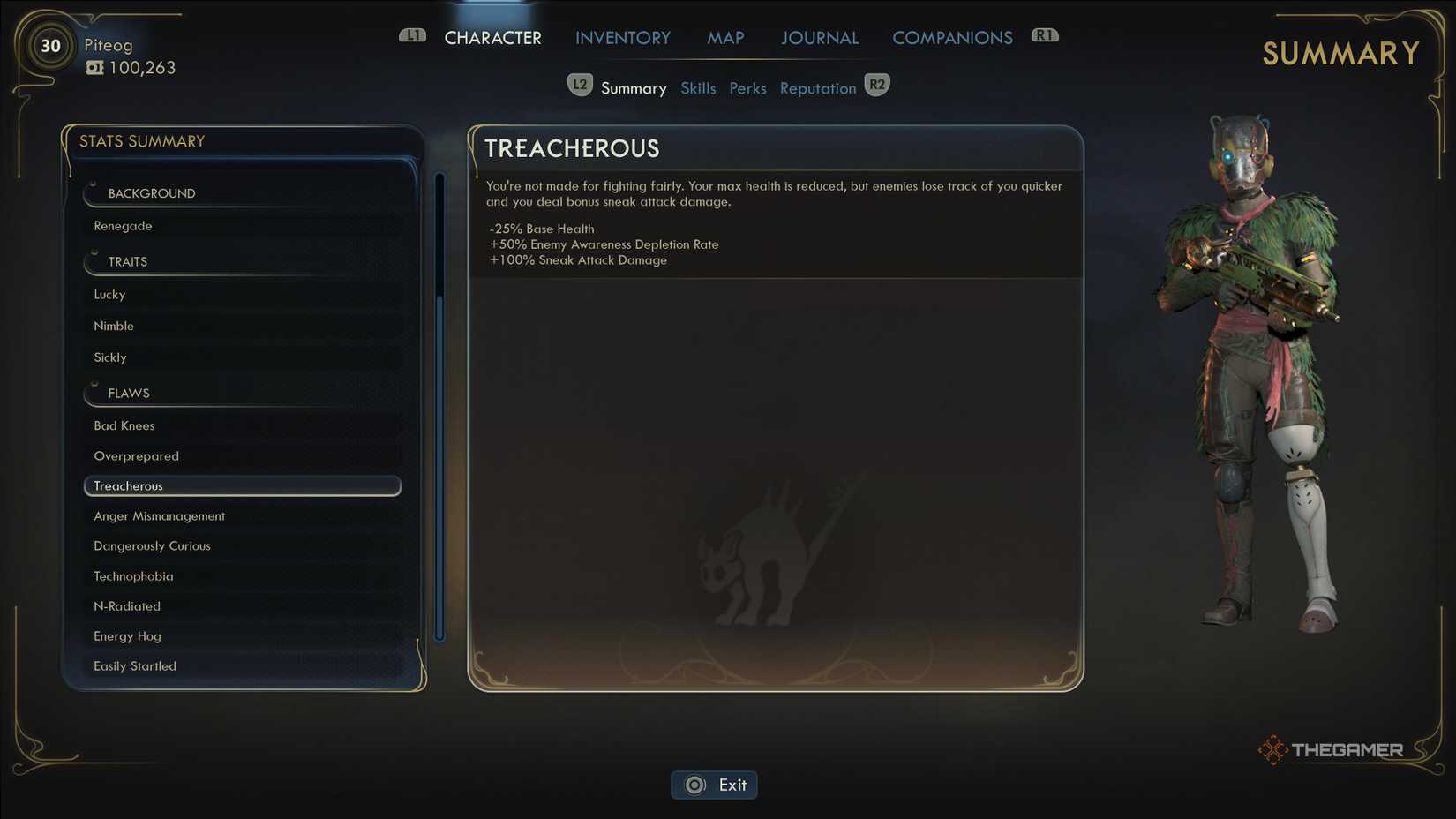Click the currency bit icon showing 100,263

pyautogui.click(x=95, y=66)
